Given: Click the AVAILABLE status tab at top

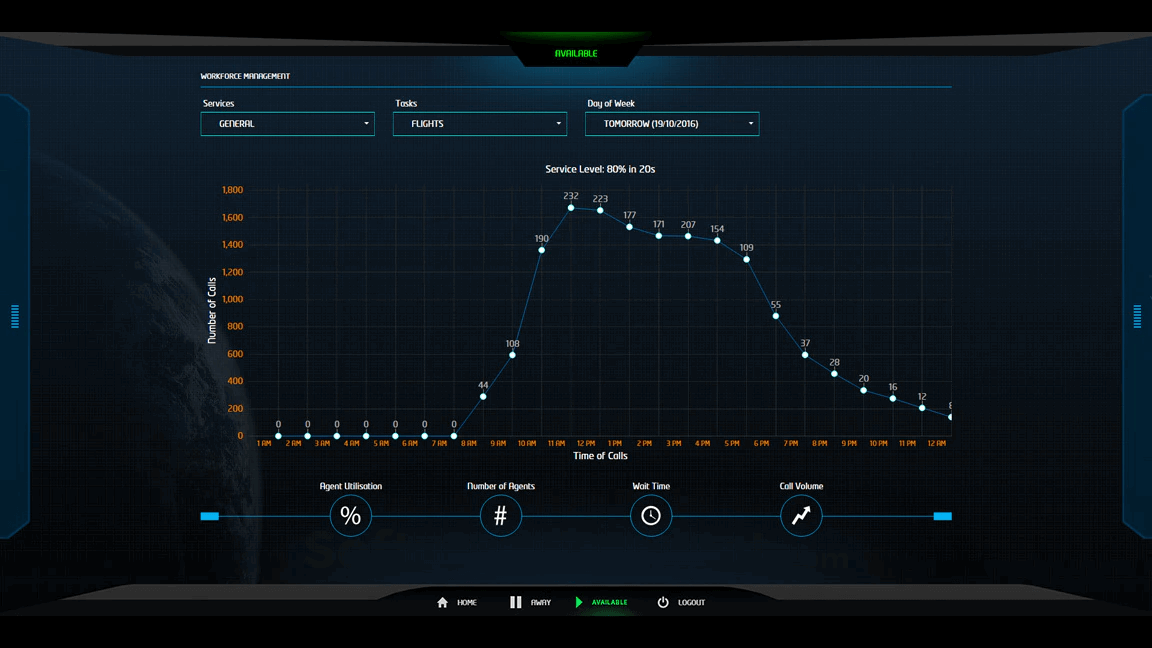Looking at the screenshot, I should [576, 54].
